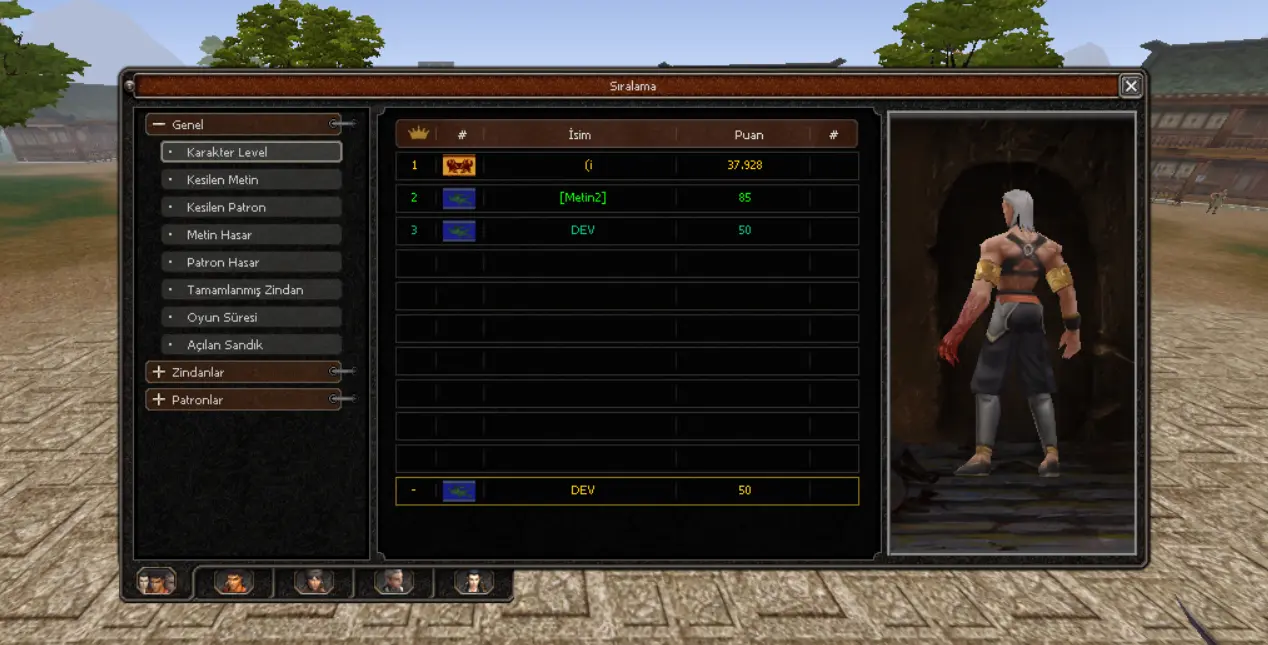1268x645 pixels.
Task: Open the Kesilen Patron ranking
Action: point(251,207)
